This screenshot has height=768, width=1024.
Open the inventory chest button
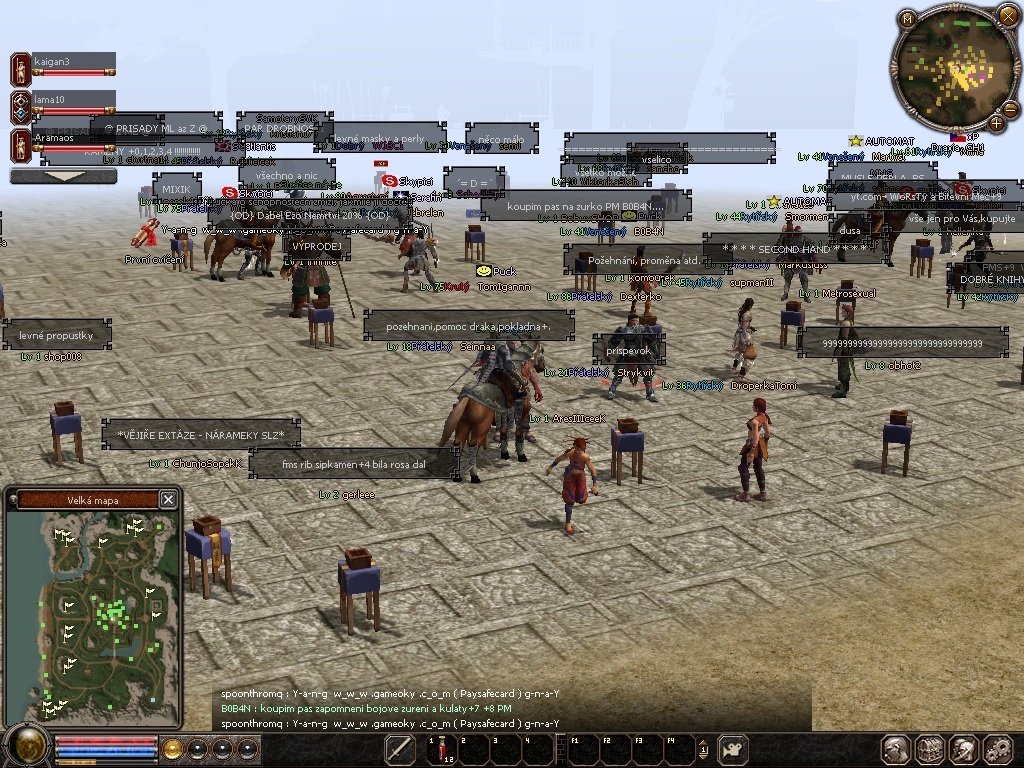click(x=930, y=749)
